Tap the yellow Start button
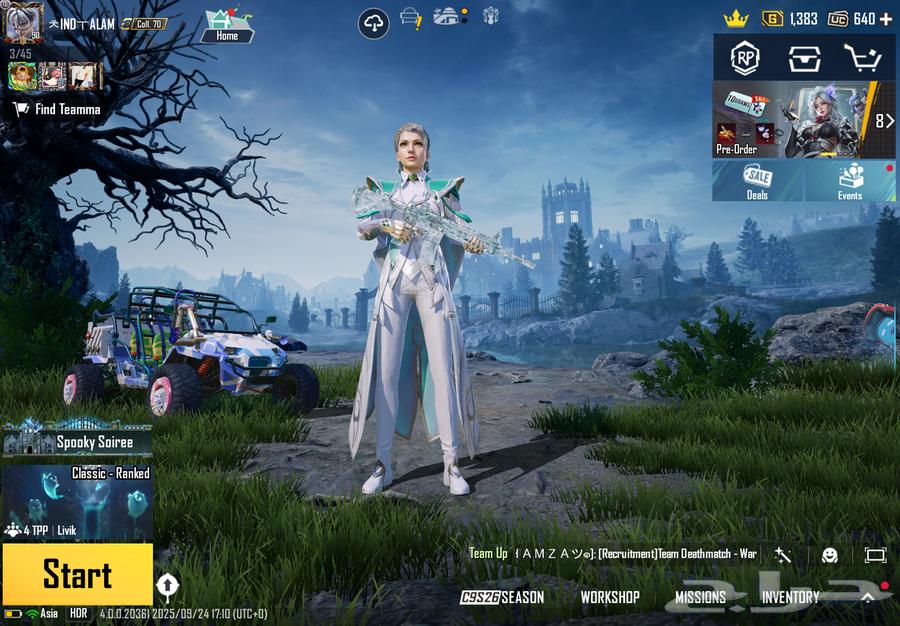The height and width of the screenshot is (626, 900). [77, 574]
